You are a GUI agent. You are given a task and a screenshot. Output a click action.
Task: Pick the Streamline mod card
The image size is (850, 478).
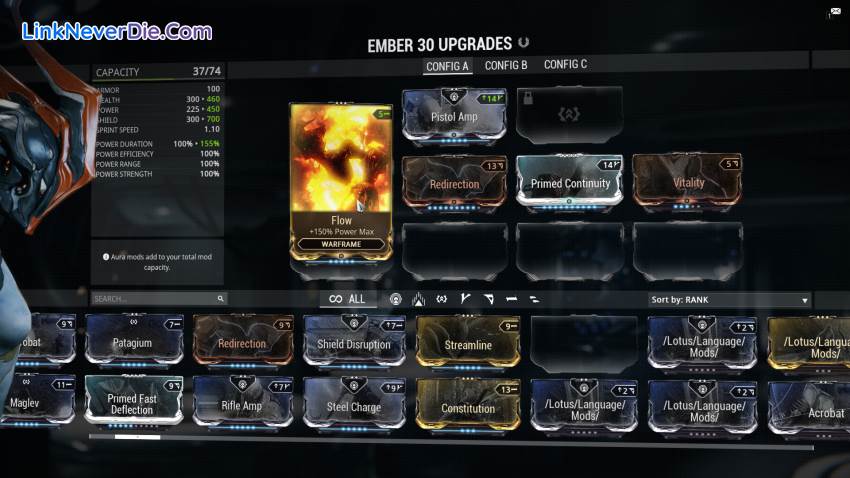coord(468,344)
